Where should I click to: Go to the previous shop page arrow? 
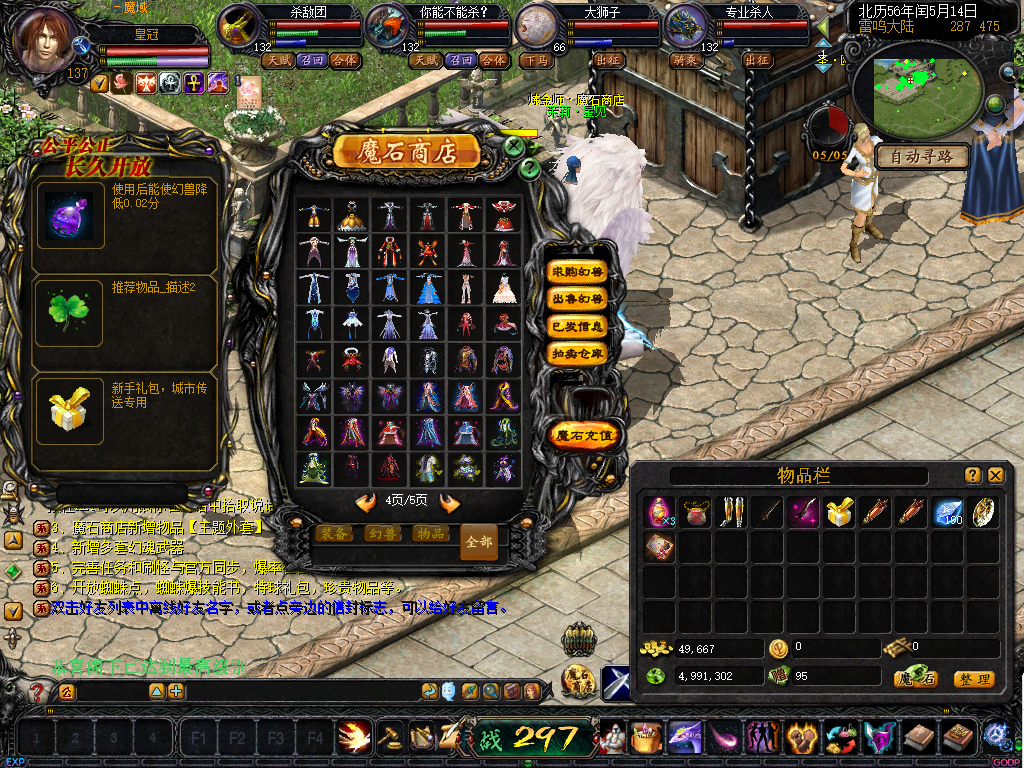(x=366, y=502)
